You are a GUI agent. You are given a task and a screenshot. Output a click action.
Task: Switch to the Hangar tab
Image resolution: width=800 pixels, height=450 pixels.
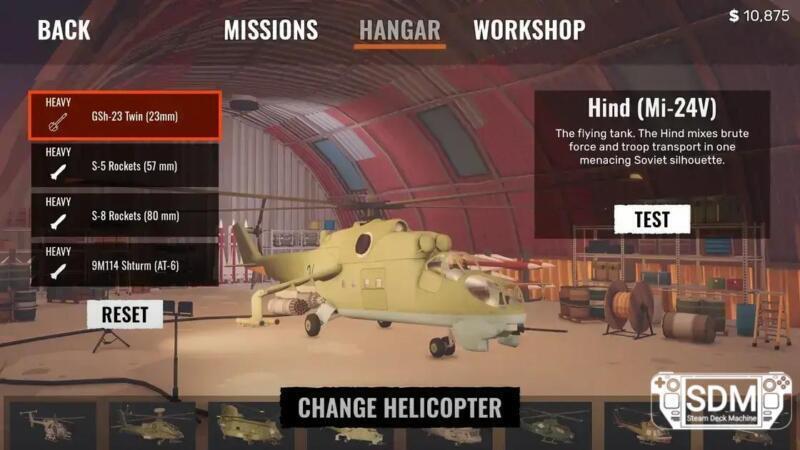(401, 30)
